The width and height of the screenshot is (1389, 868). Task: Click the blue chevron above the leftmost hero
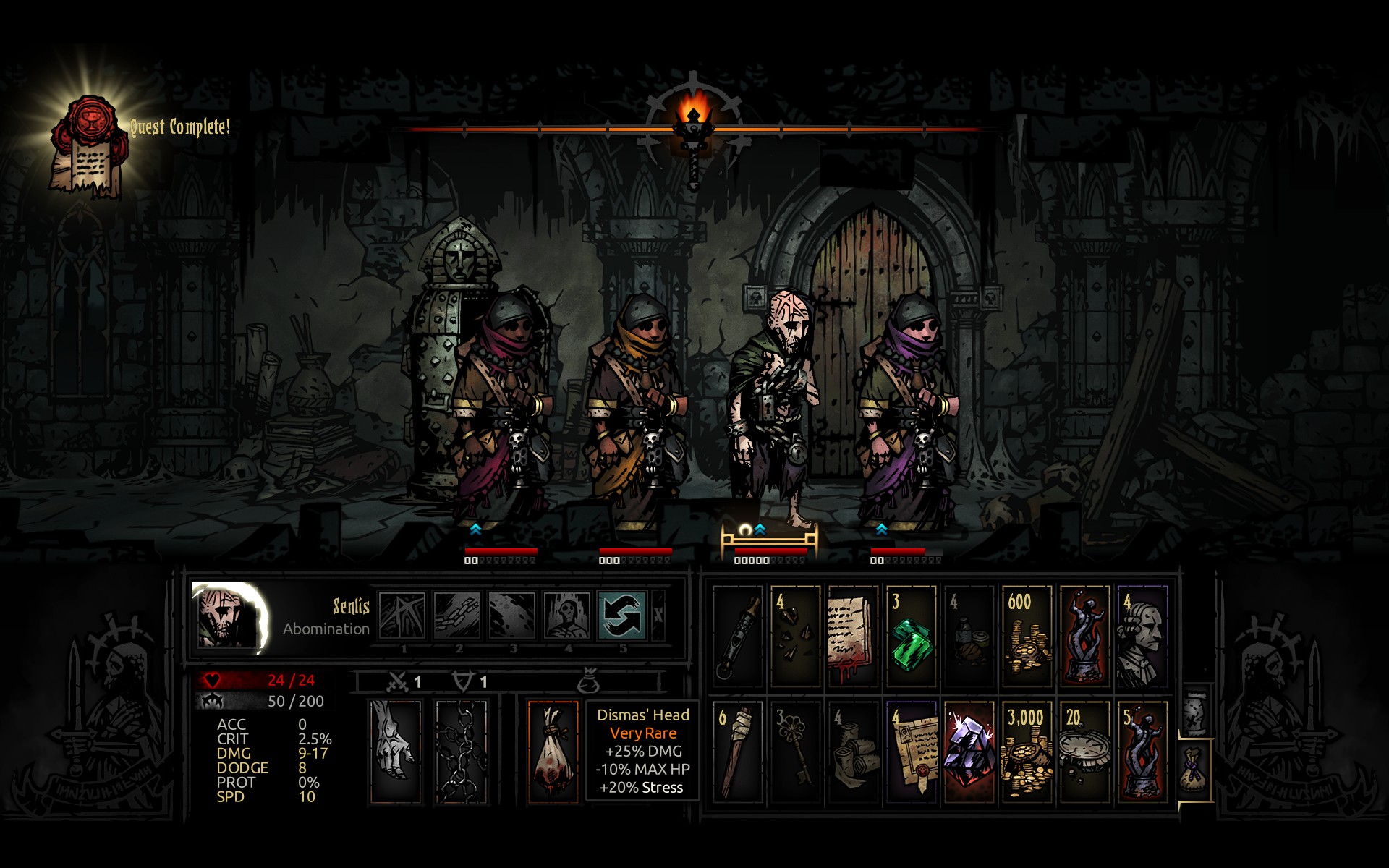point(475,529)
